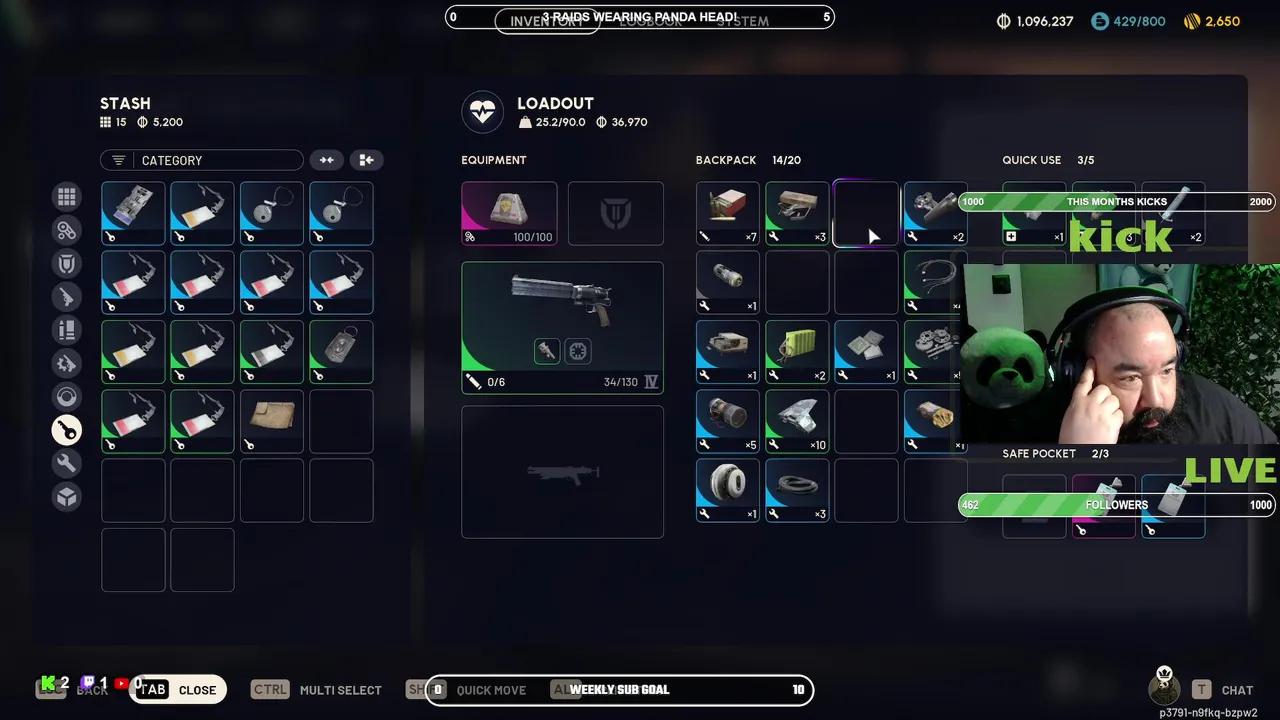The image size is (1280, 720).
Task: Filter stash by the weapon pistol icon
Action: coord(67,297)
